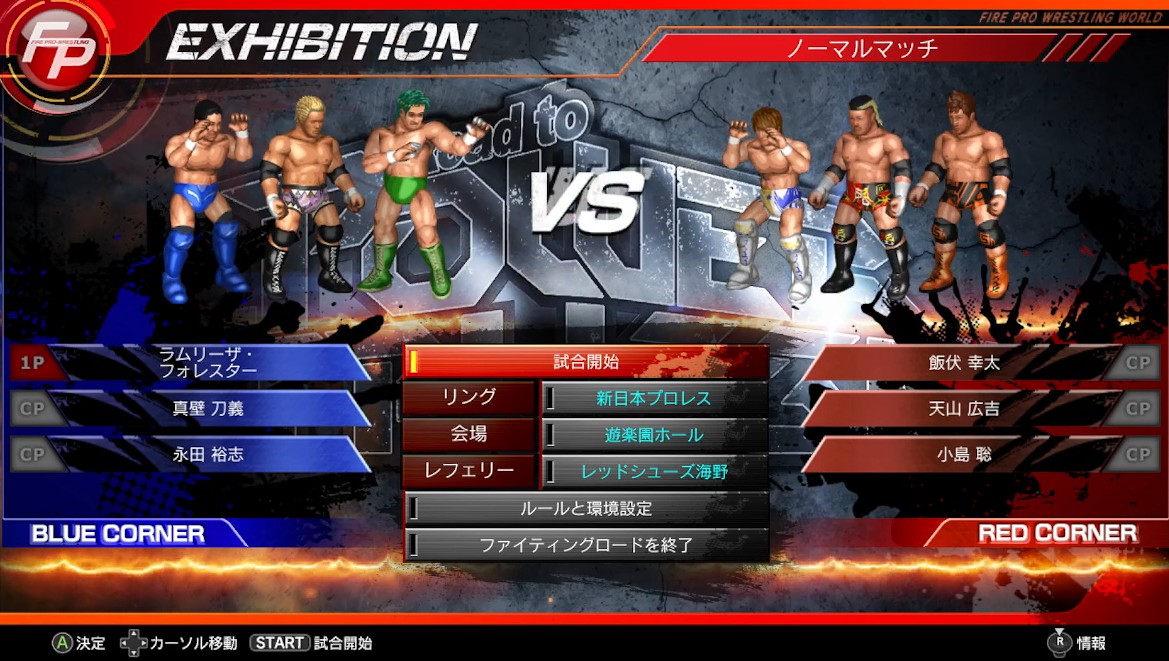Open the 会場 venue option
Viewport: 1169px width, 661px height.
(x=469, y=434)
